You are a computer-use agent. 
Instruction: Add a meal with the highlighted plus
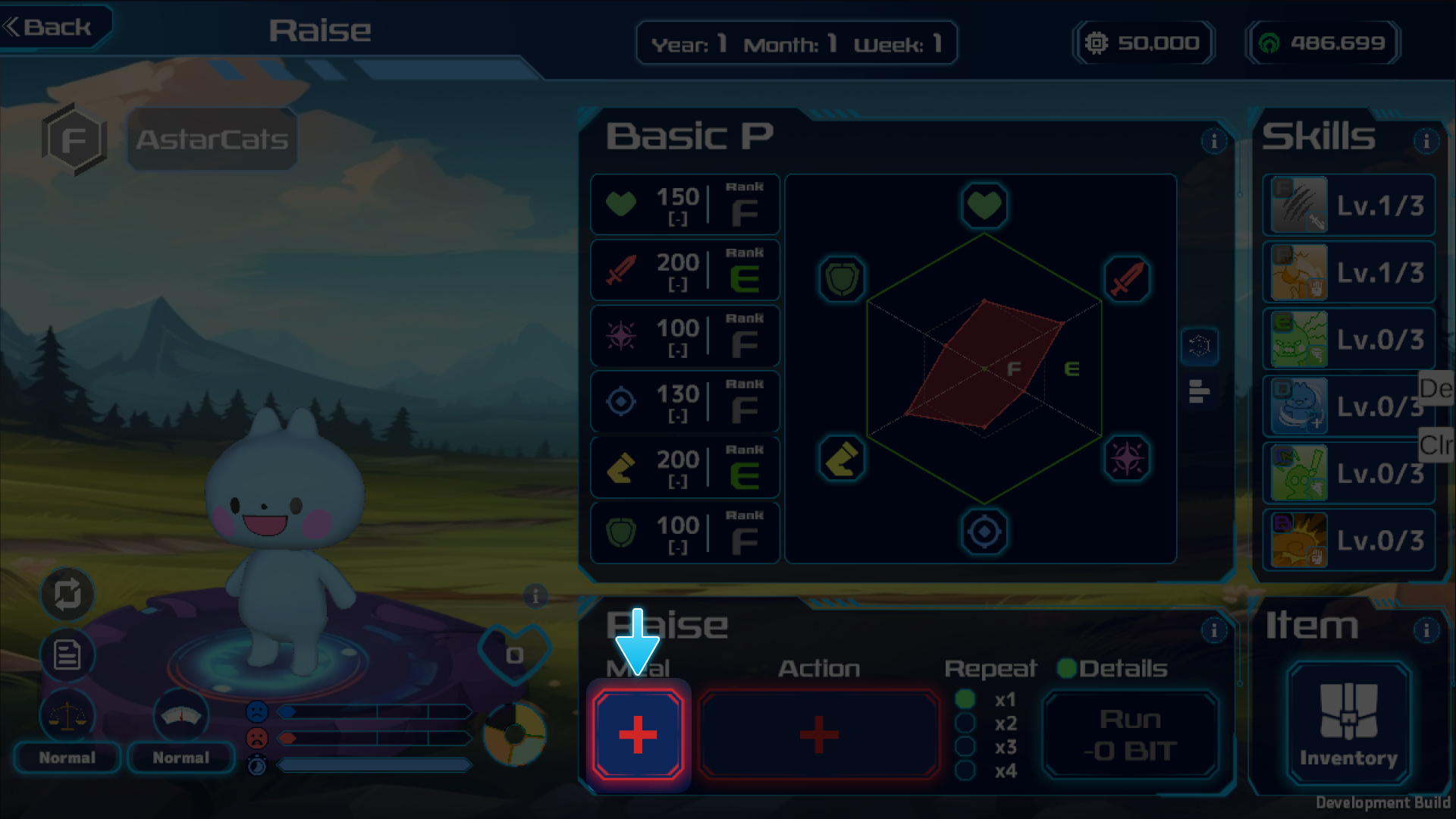coord(638,734)
